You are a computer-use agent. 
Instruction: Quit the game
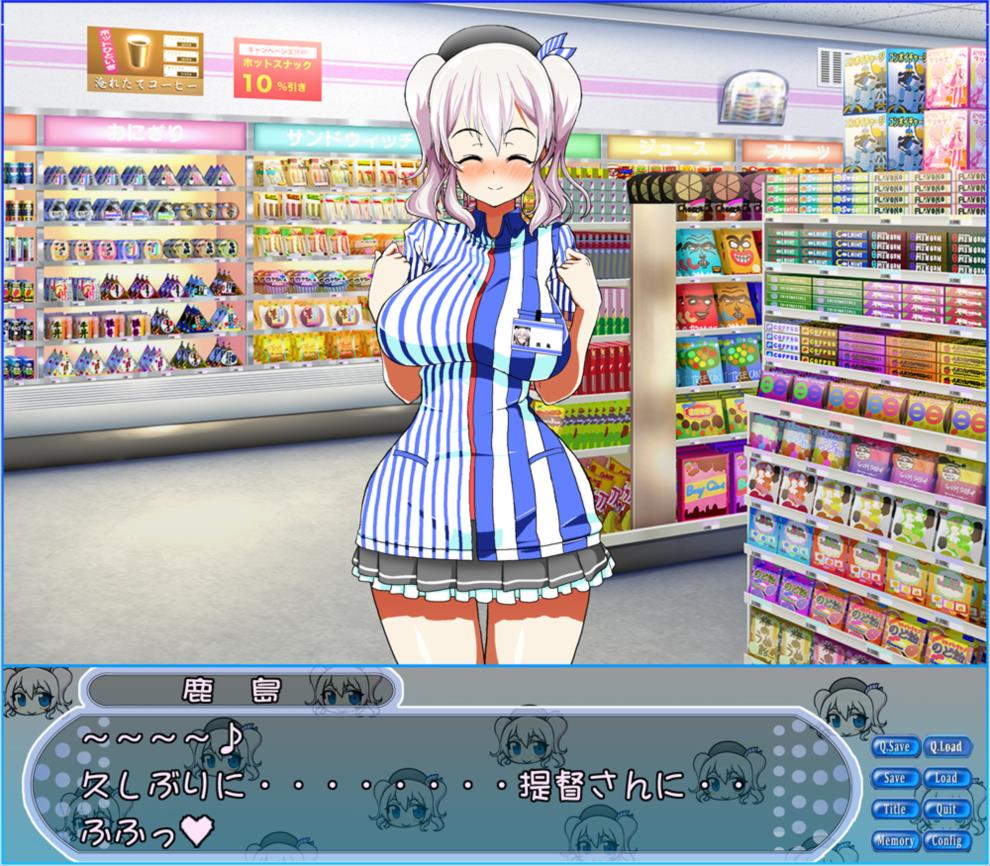[945, 809]
